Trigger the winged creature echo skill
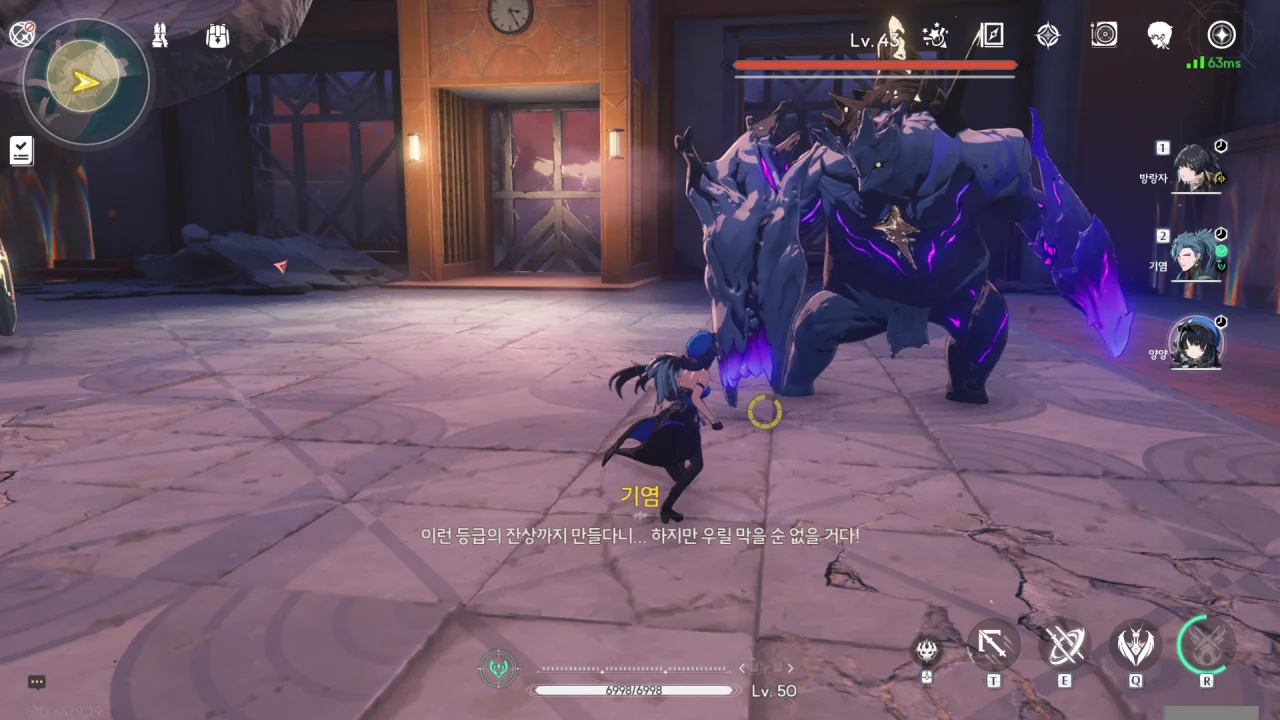The image size is (1280, 720). click(x=1136, y=646)
